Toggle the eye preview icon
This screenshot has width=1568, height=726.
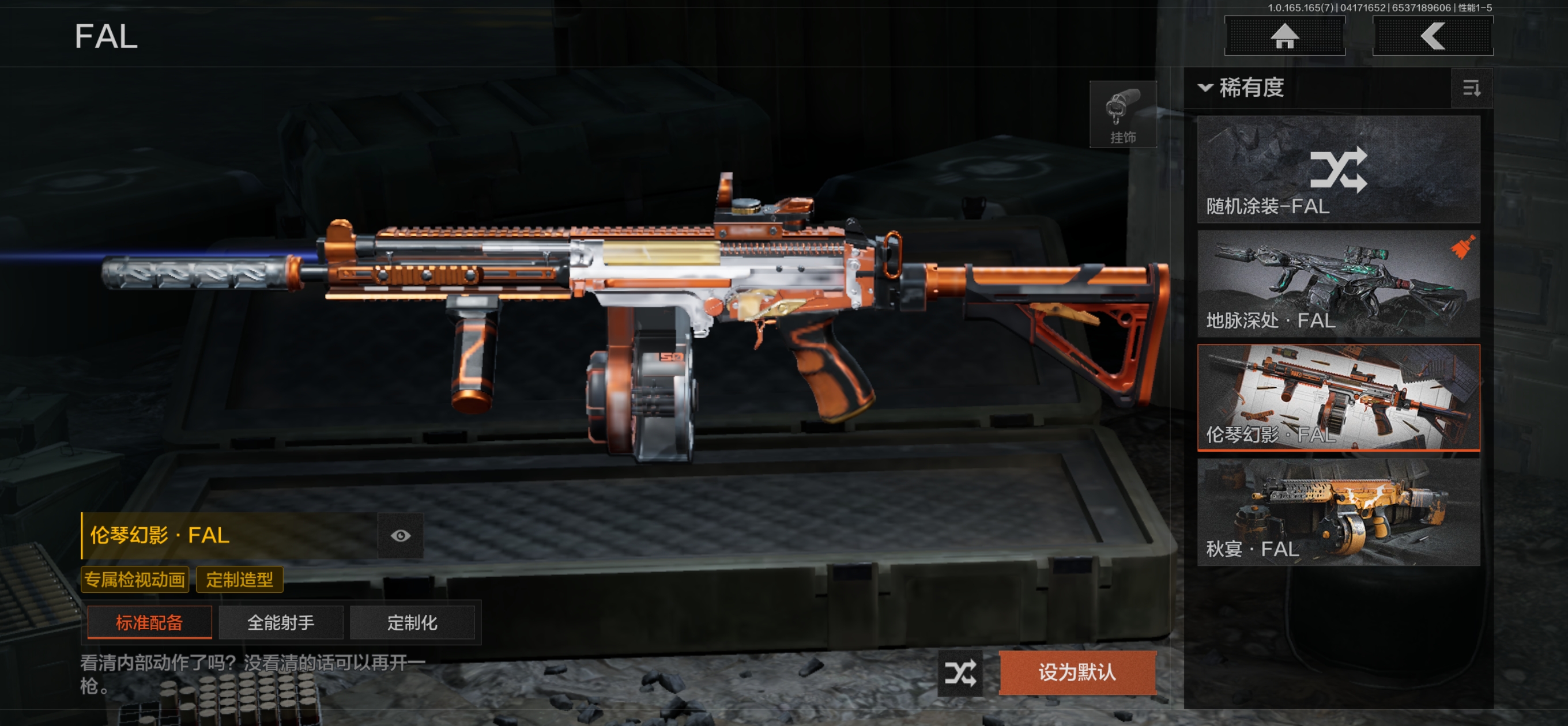tap(400, 535)
